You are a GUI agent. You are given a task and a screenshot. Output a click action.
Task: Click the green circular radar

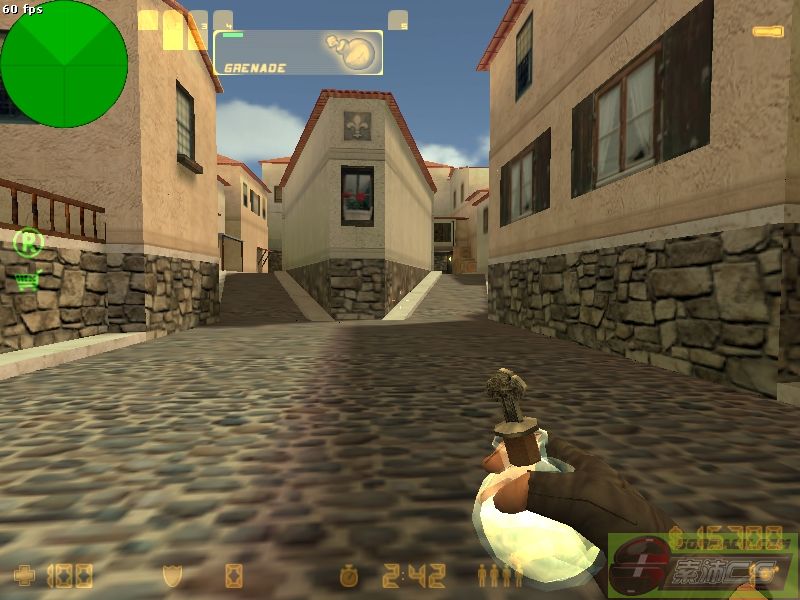(64, 64)
